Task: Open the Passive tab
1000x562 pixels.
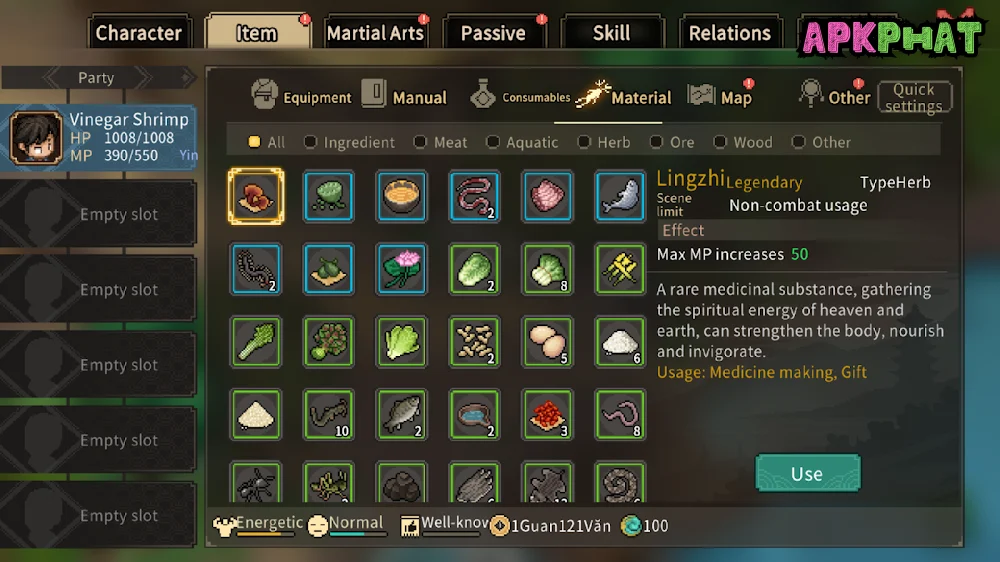Action: click(x=493, y=33)
